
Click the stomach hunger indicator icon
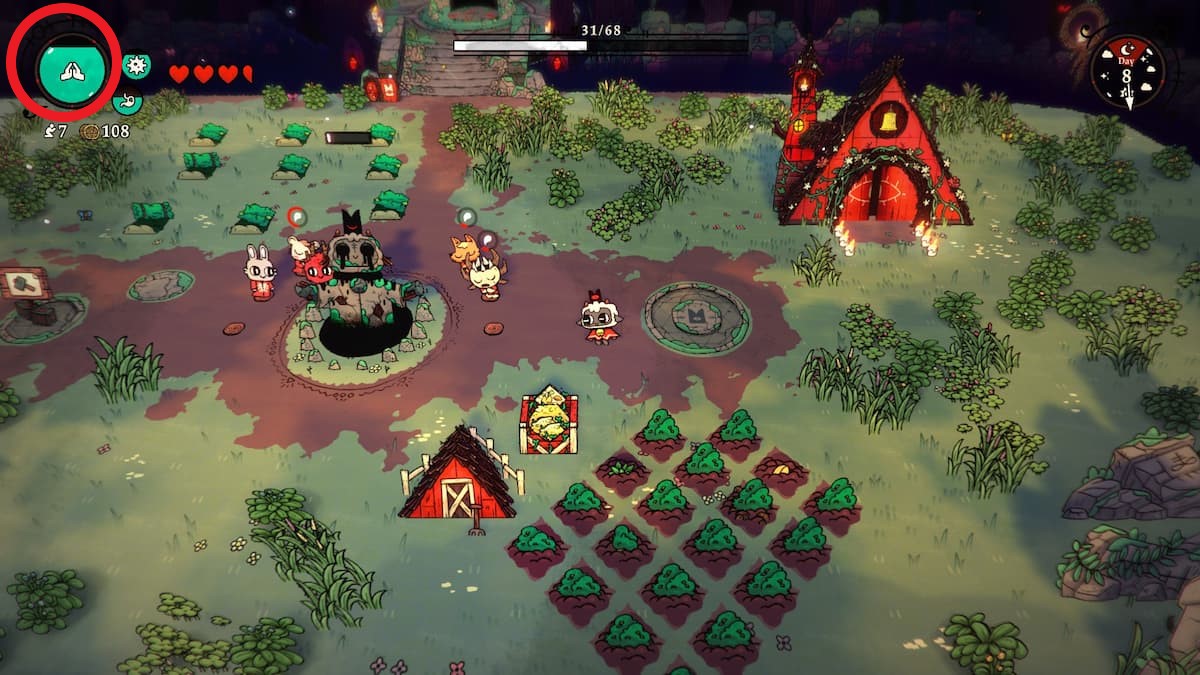point(127,101)
